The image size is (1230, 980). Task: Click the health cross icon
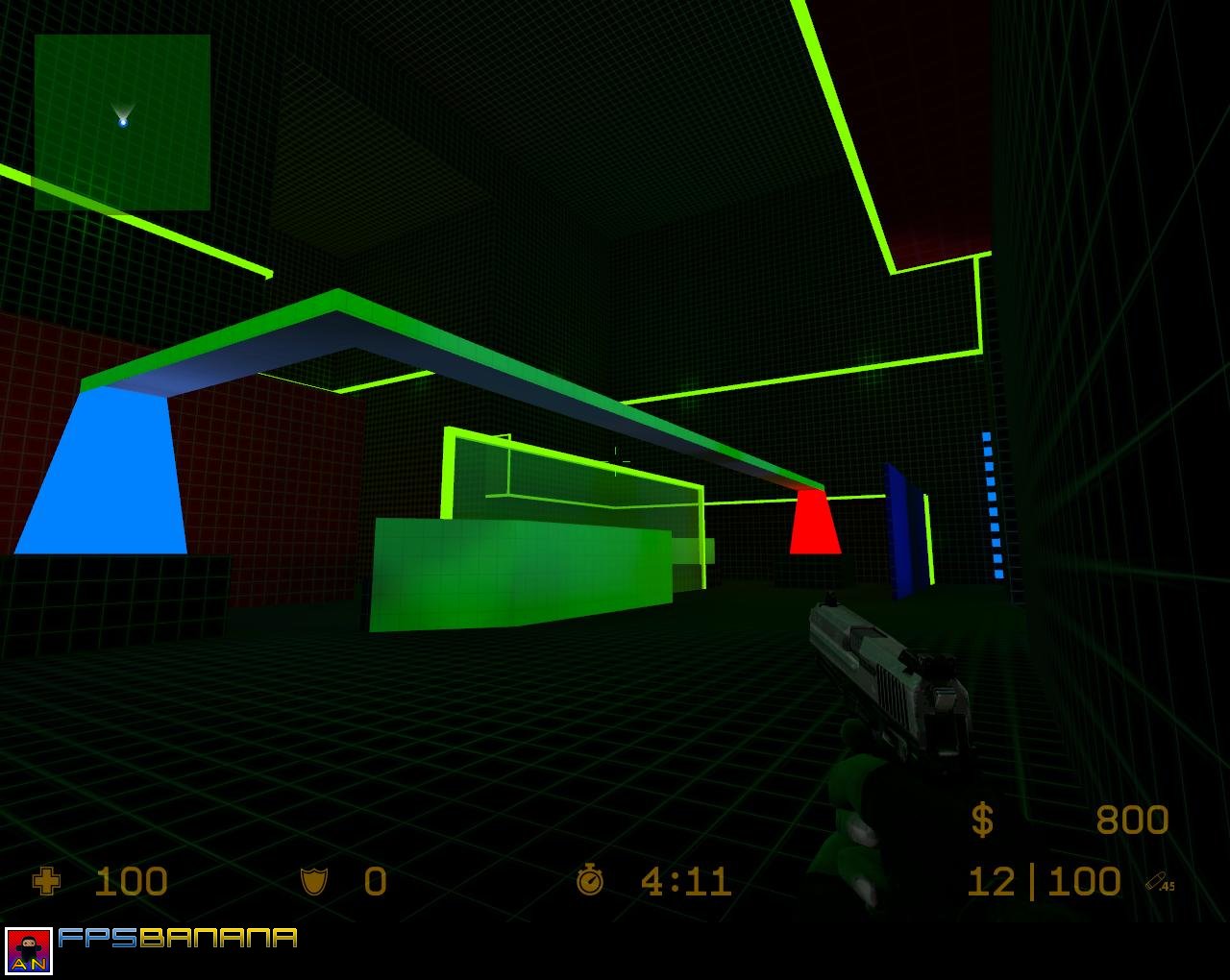point(45,880)
